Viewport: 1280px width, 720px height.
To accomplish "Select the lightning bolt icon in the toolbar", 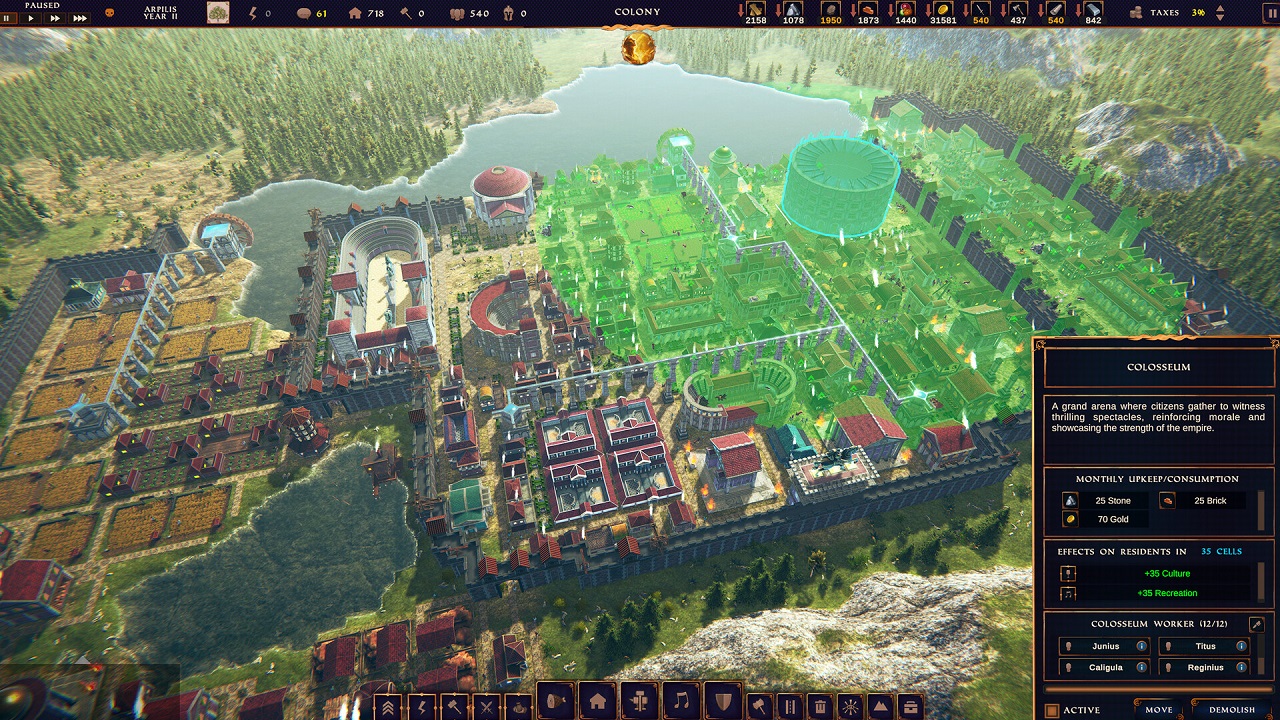I will [x=423, y=706].
